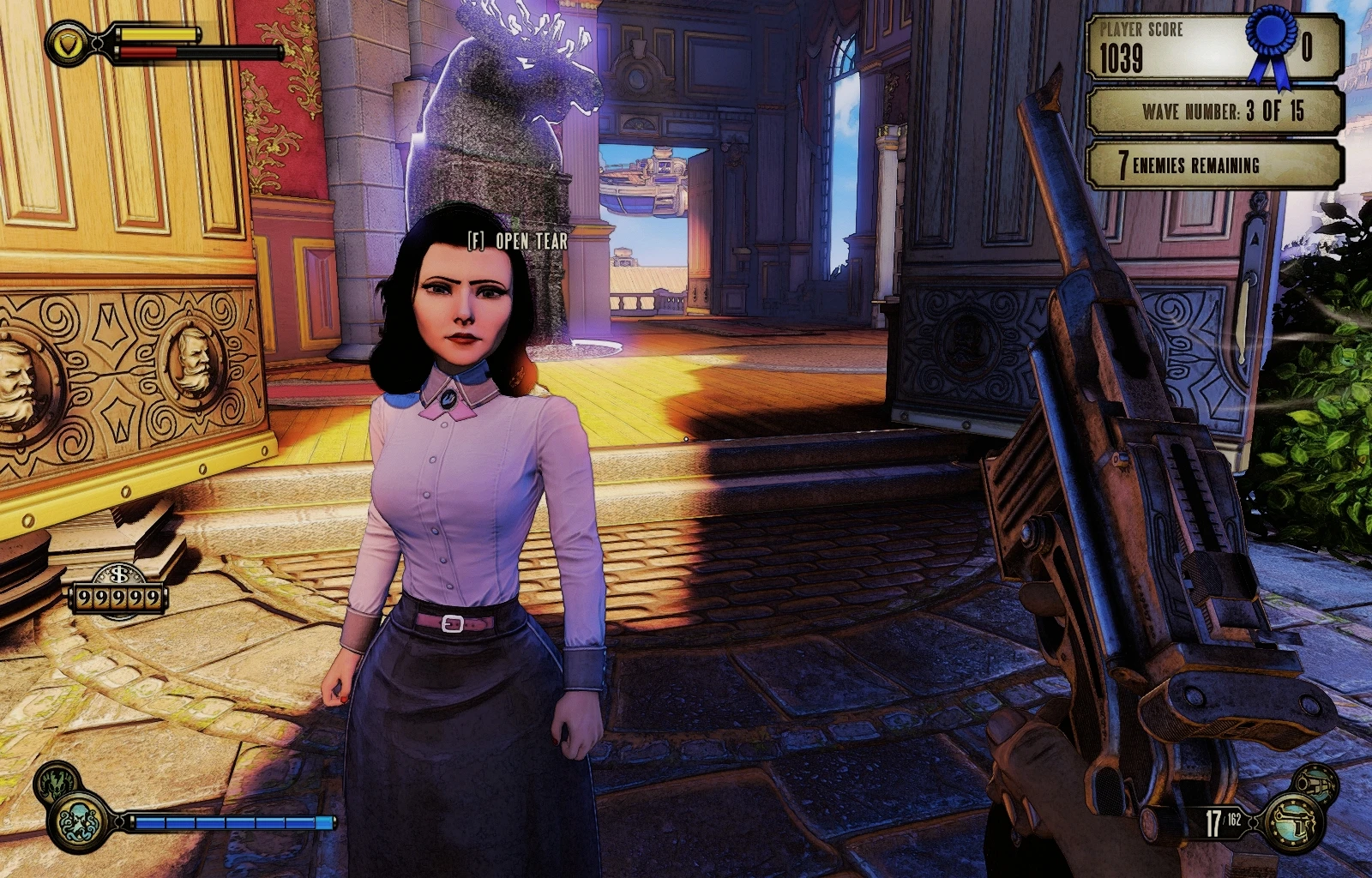Click the silver dollar money icon
The image size is (1372, 878).
tap(119, 574)
